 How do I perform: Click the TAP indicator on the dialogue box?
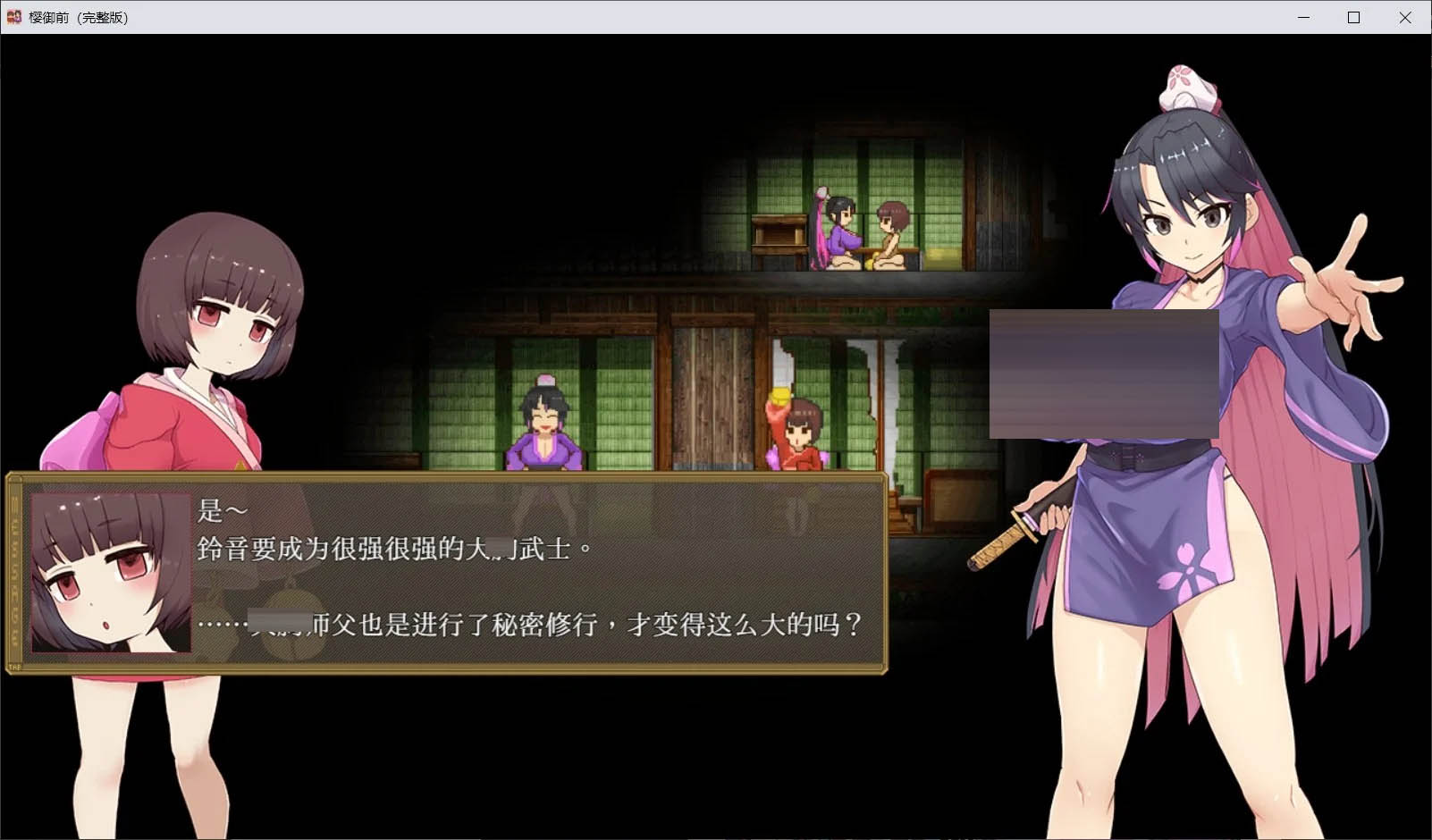pos(15,667)
